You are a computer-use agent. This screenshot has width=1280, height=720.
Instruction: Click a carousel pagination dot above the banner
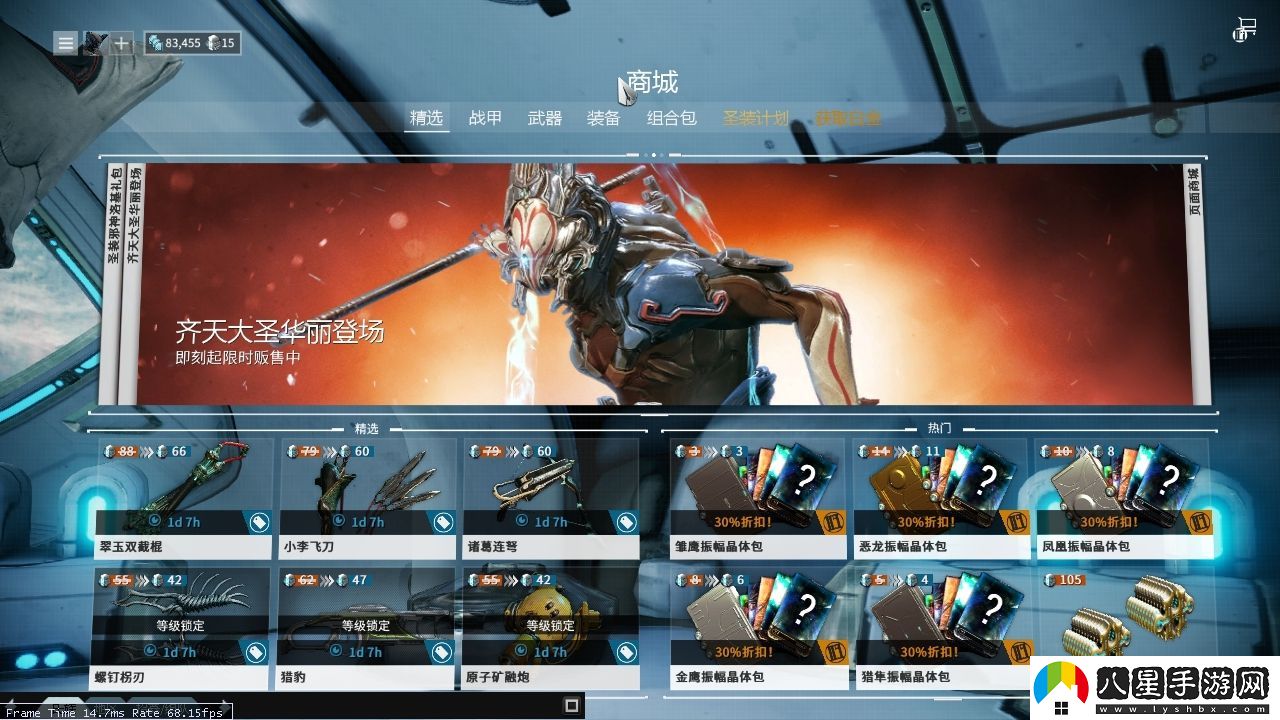[x=655, y=153]
